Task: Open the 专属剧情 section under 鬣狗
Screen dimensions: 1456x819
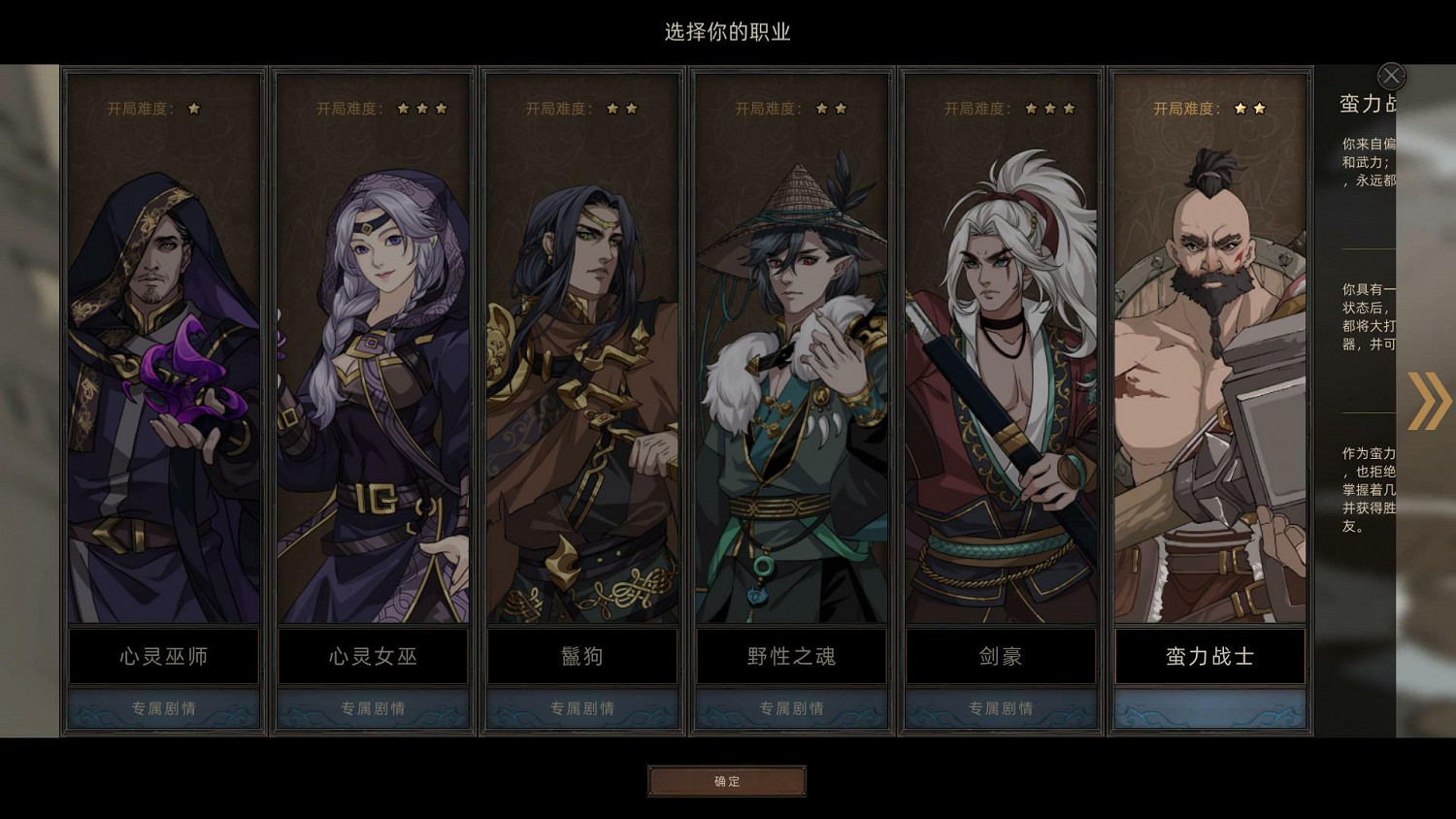Action: (x=581, y=708)
